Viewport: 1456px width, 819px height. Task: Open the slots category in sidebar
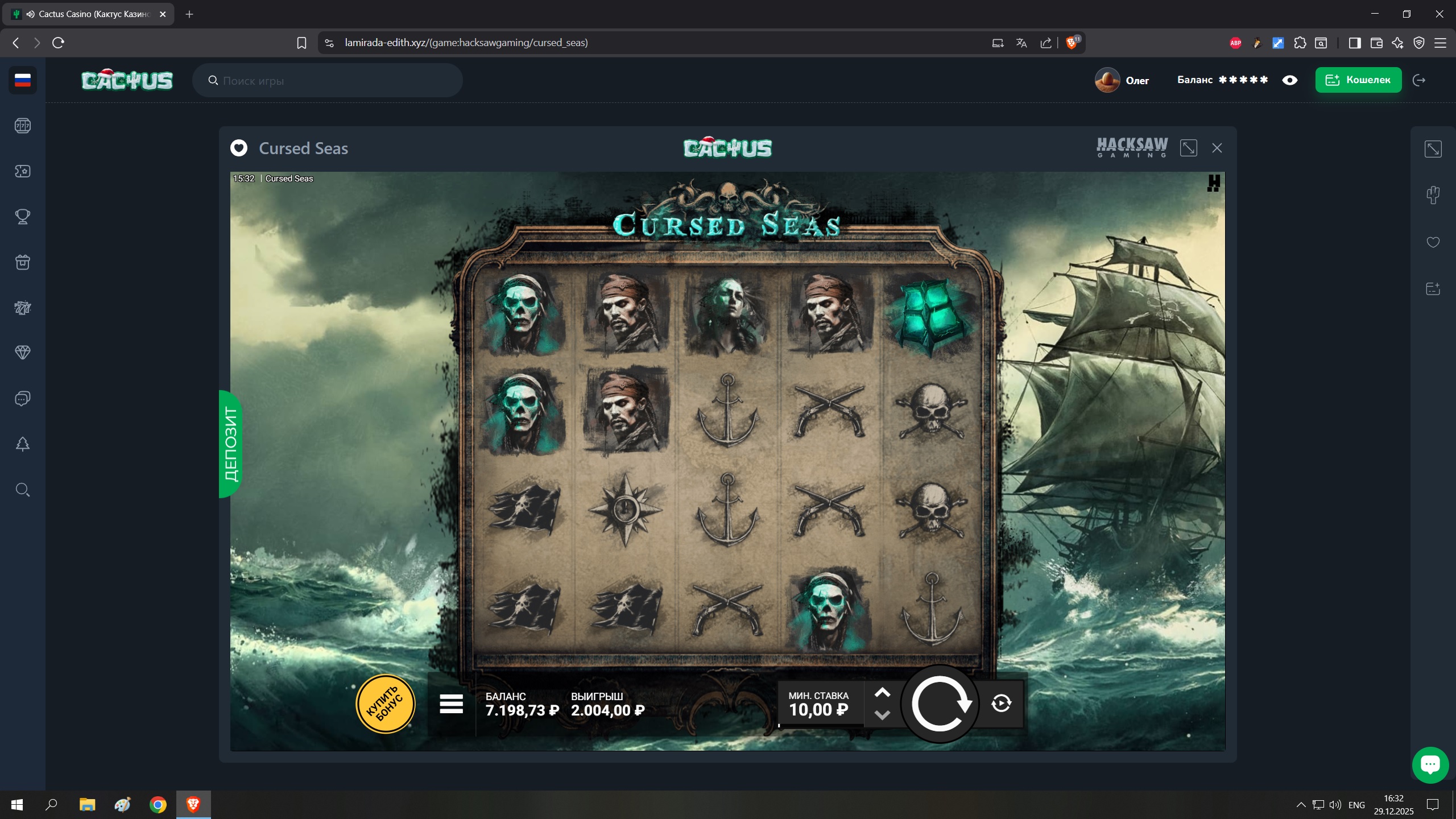pos(23,126)
